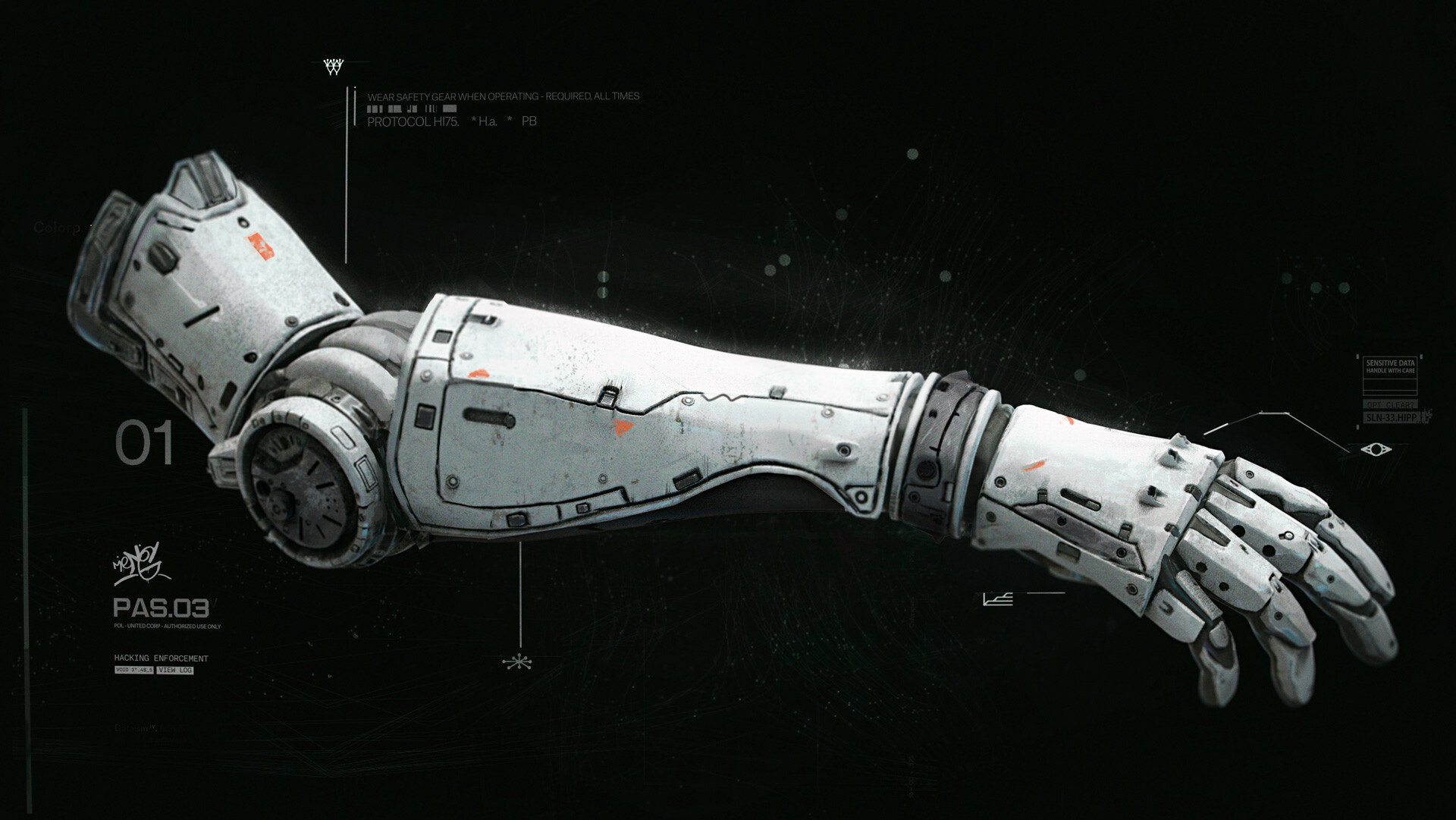
Task: Click the SLN-33.HIPP label tag
Action: (x=1390, y=418)
